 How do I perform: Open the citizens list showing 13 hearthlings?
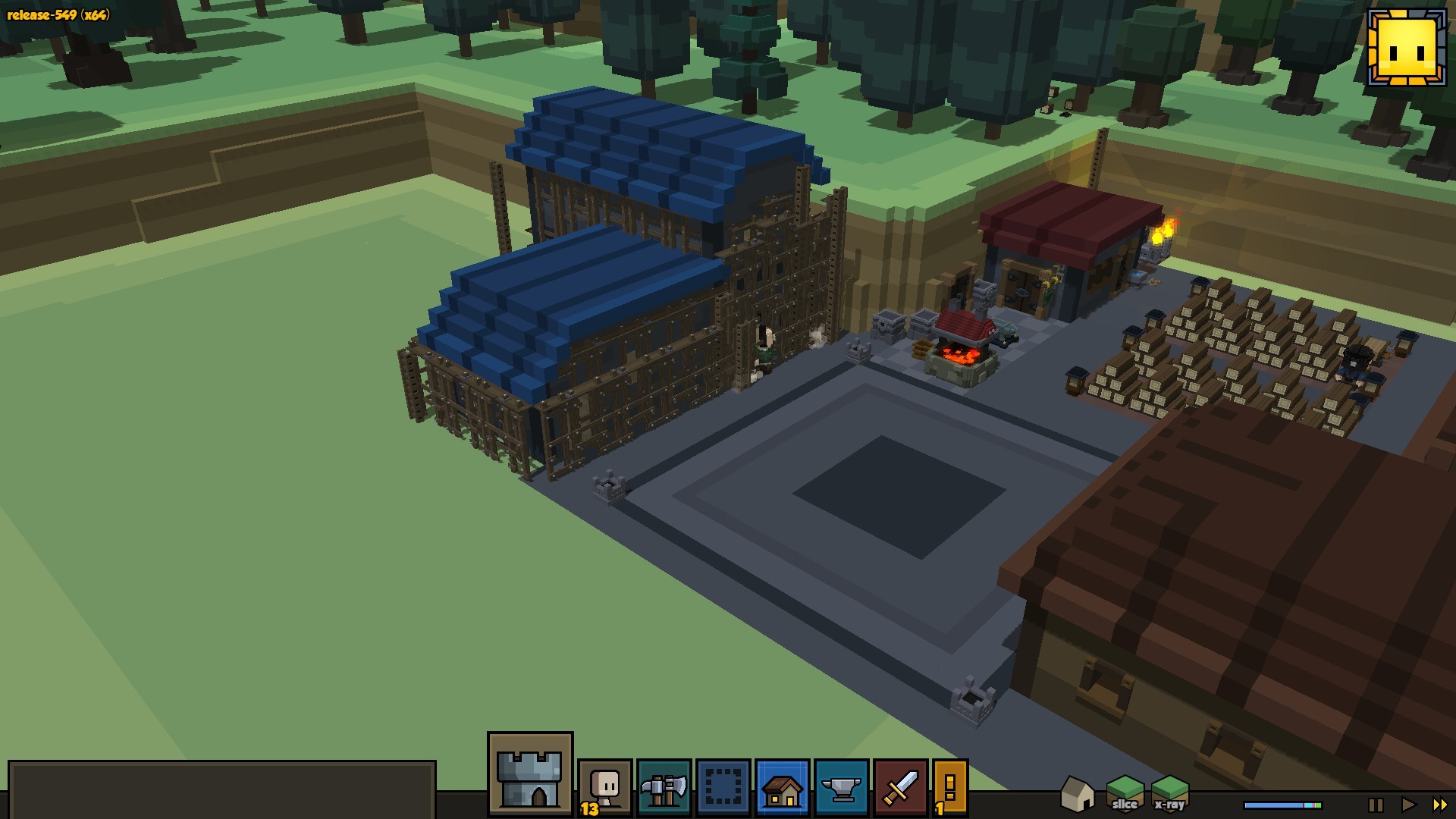(604, 787)
